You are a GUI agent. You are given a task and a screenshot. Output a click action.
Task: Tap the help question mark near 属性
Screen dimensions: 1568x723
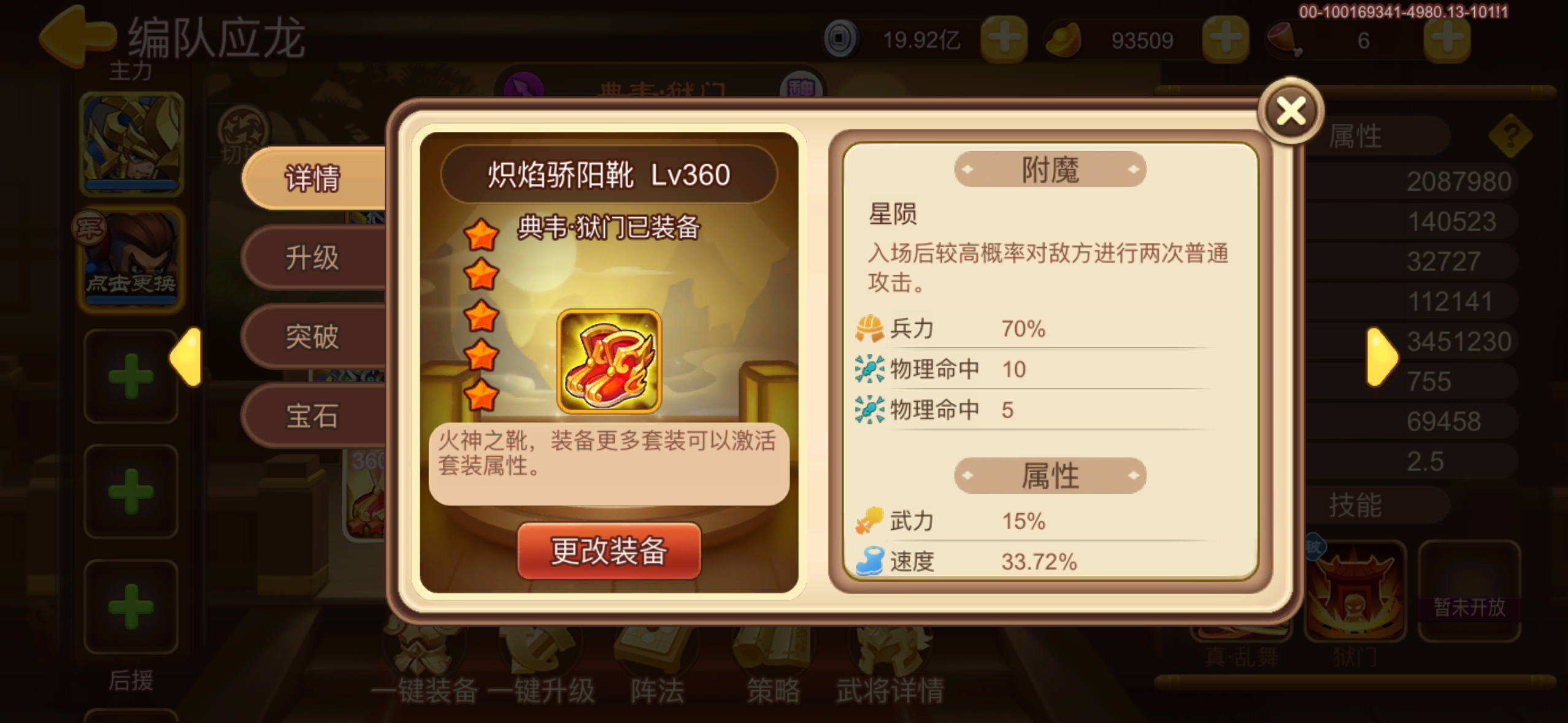[x=1512, y=135]
